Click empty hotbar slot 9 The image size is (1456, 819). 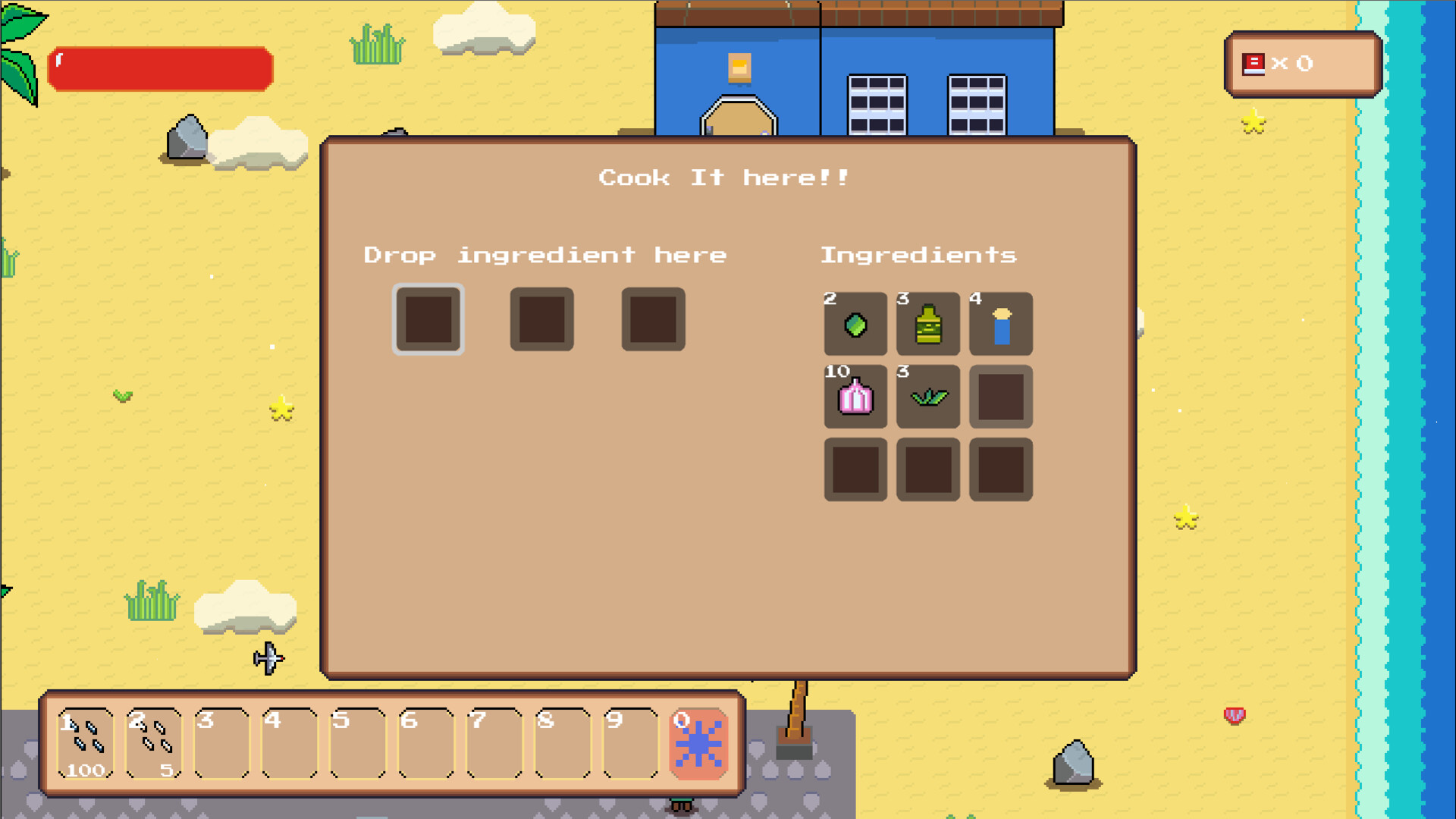pos(630,741)
